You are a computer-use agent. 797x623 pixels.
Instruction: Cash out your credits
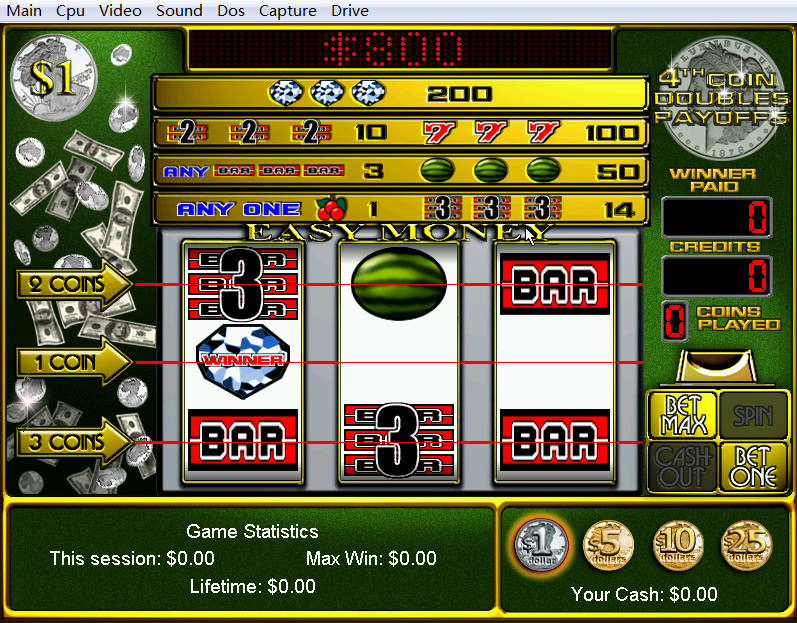point(682,466)
